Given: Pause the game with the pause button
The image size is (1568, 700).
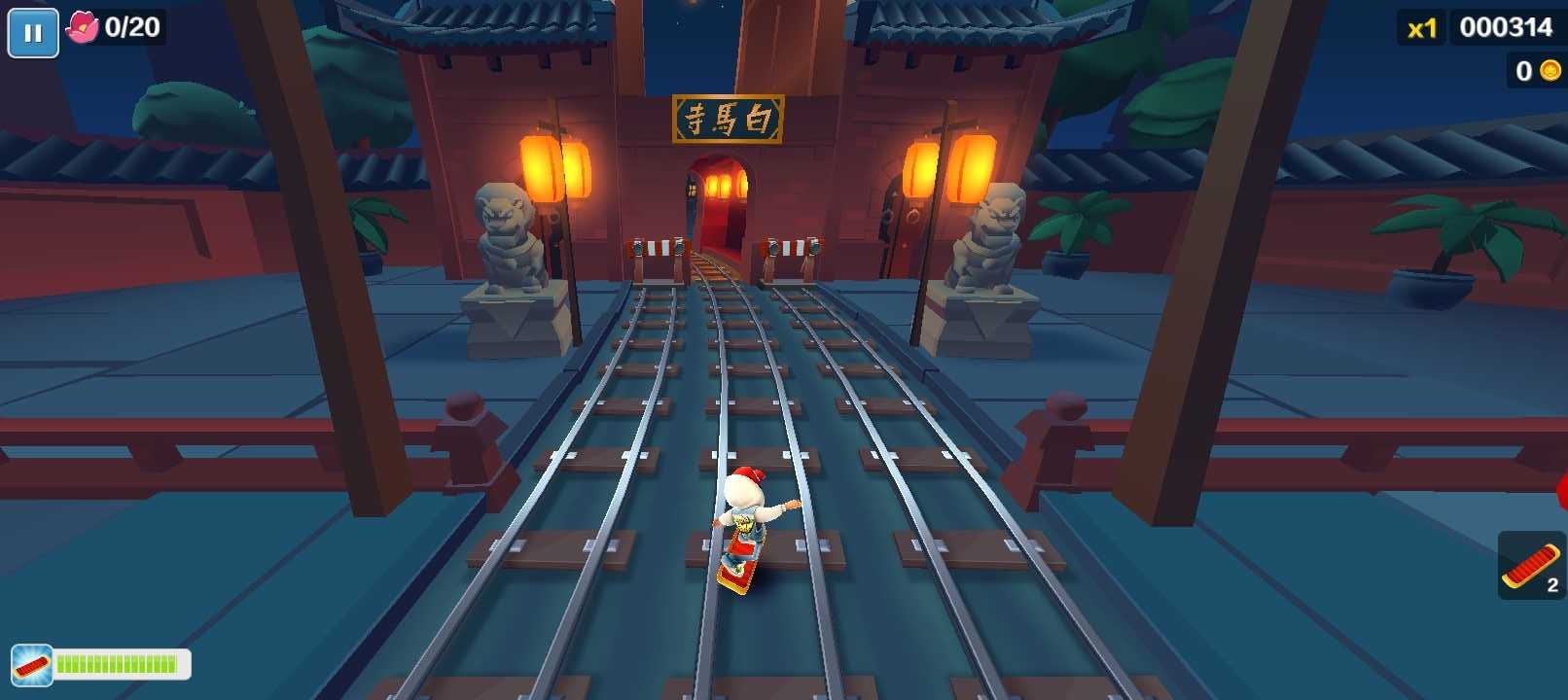Looking at the screenshot, I should coord(33,33).
